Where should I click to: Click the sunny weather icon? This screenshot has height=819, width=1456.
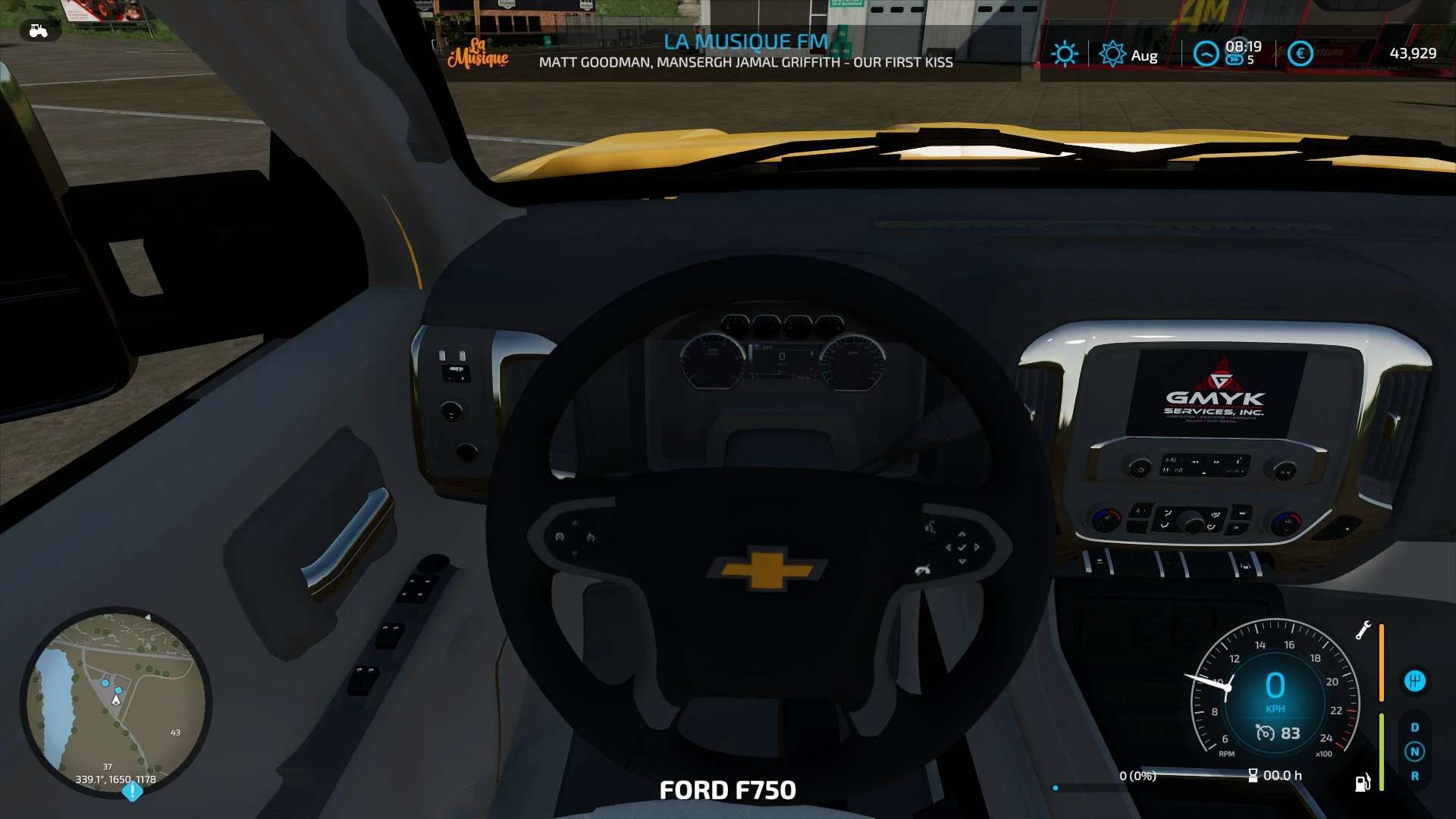(x=1064, y=54)
